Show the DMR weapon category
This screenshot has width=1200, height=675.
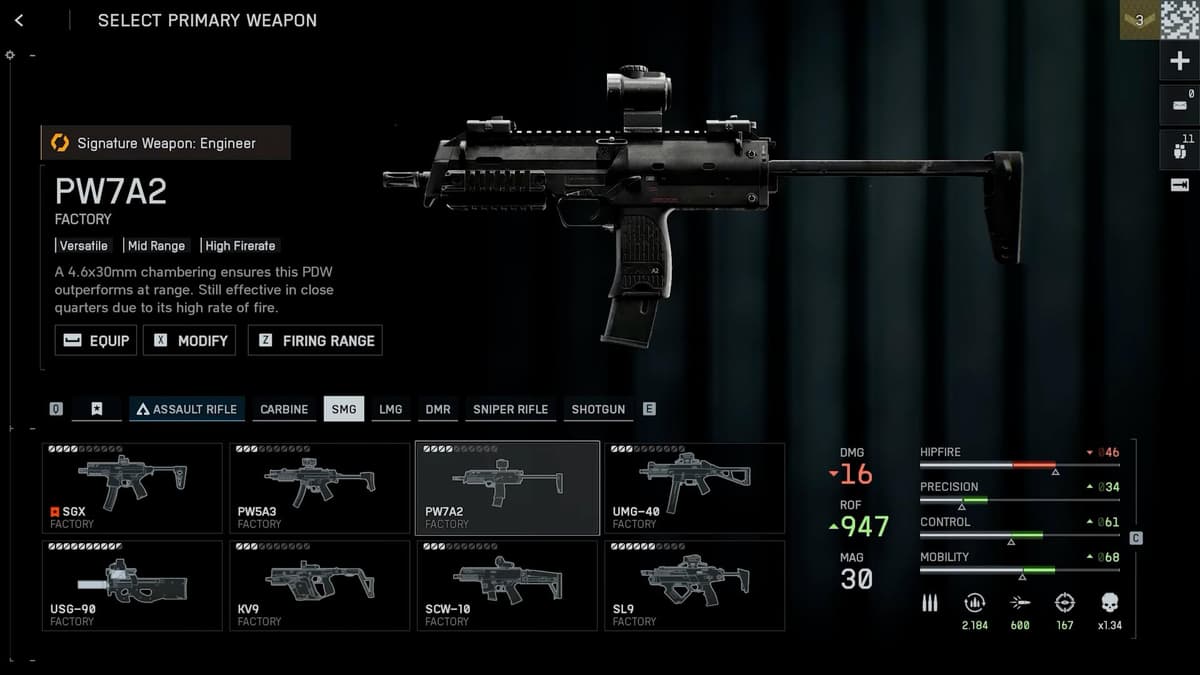438,409
